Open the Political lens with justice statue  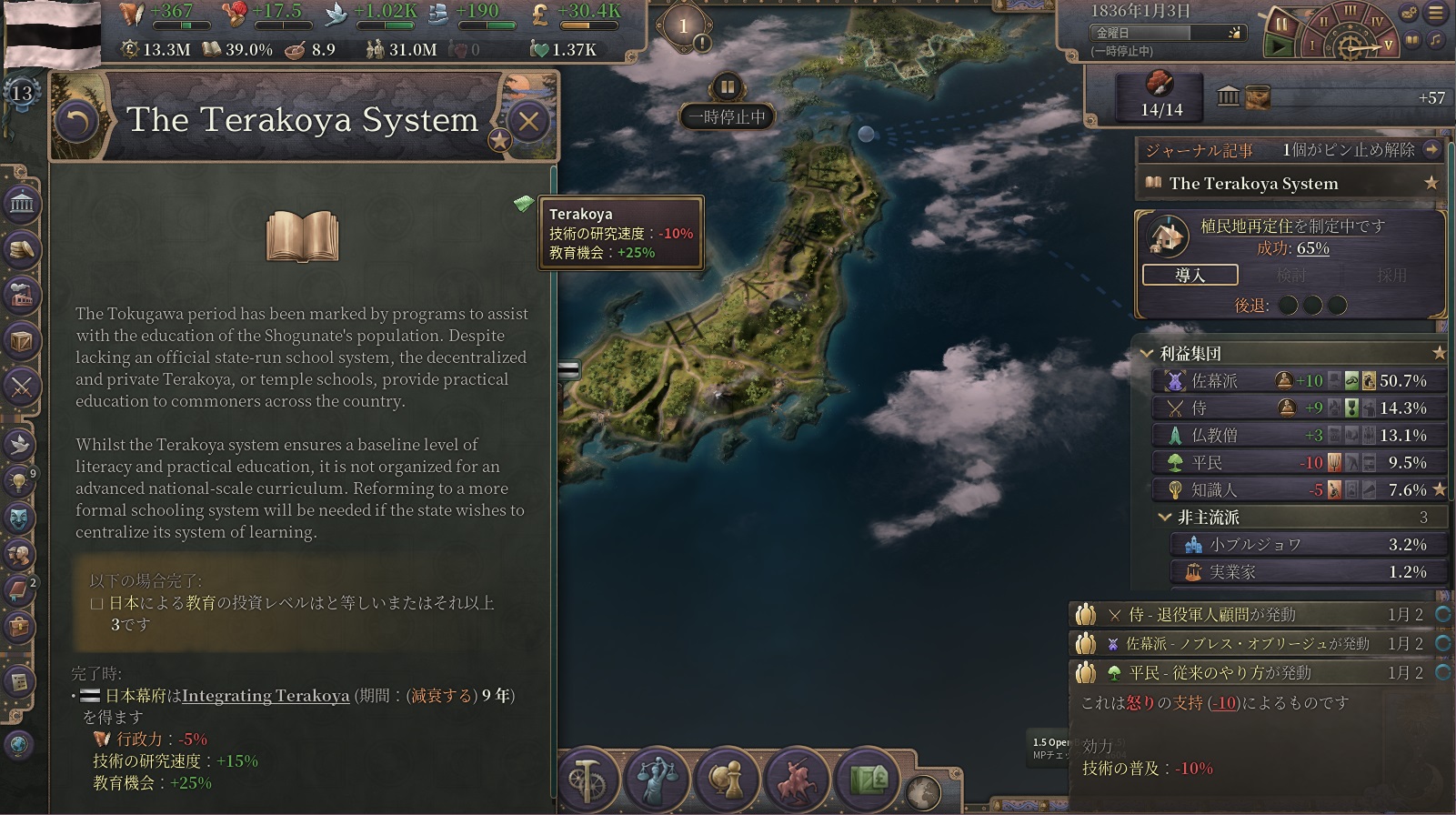(x=657, y=780)
